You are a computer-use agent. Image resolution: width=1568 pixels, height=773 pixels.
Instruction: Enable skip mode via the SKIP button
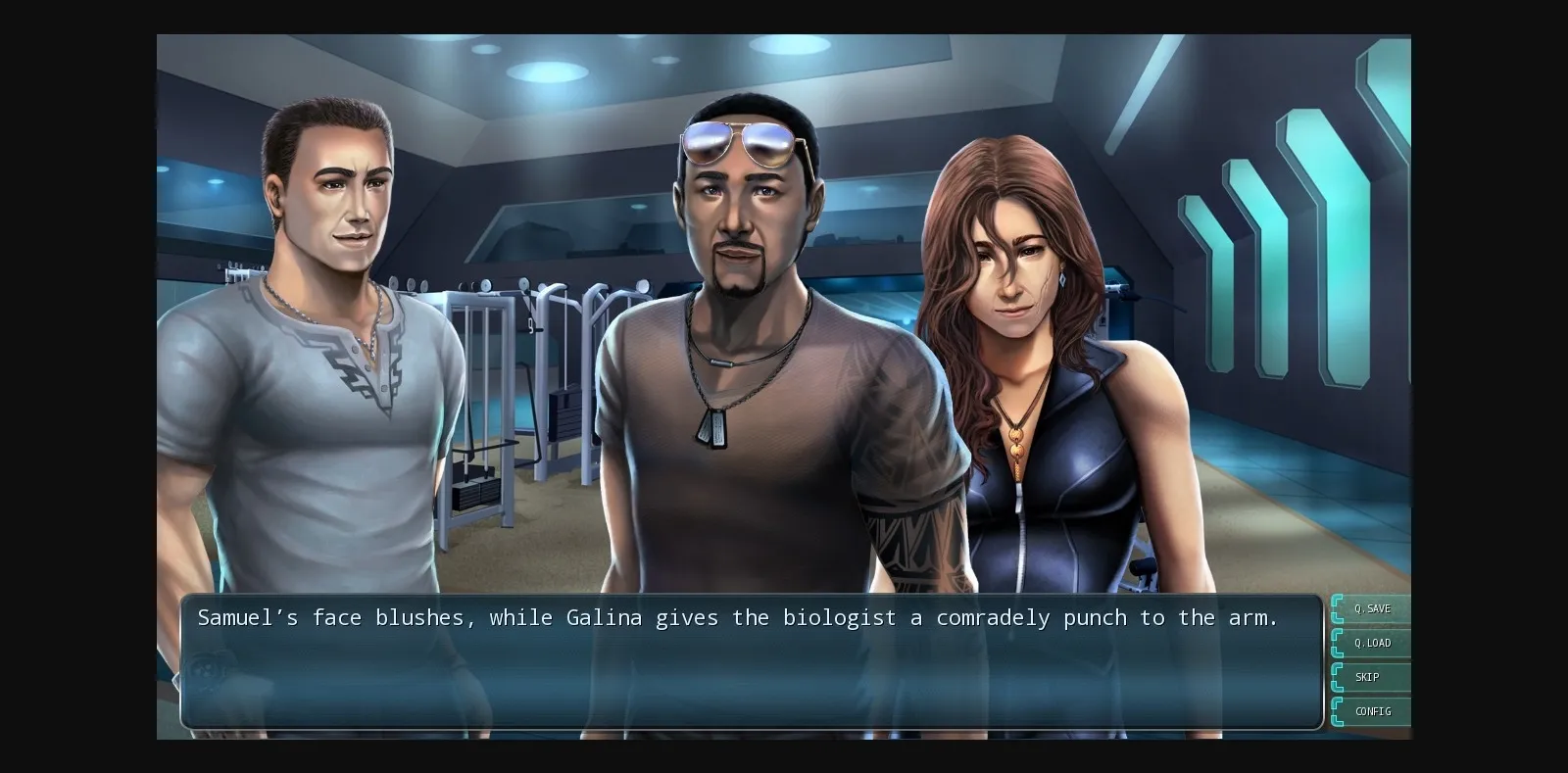point(1366,677)
